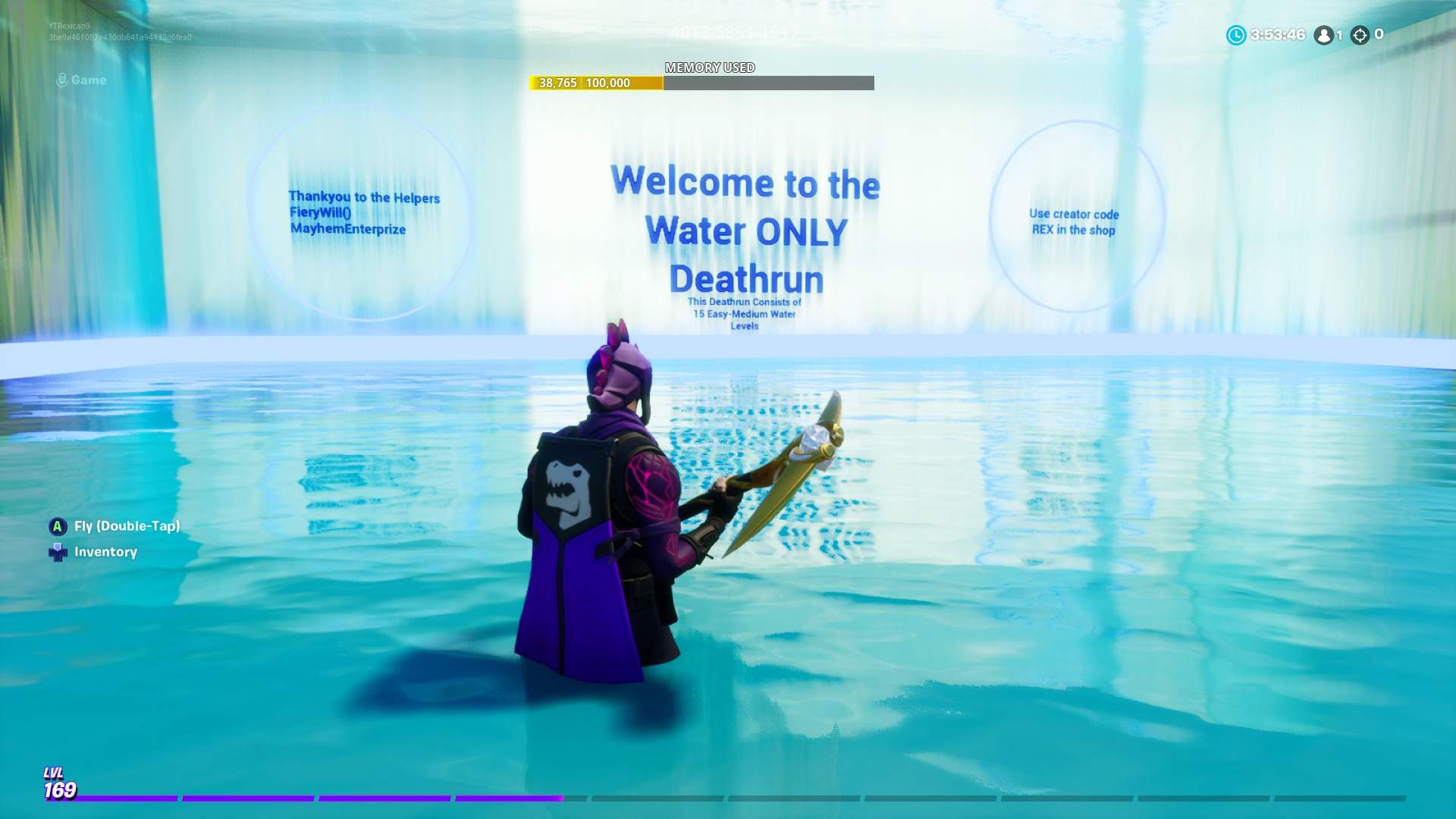Select the D-pad Inventory icon
The width and height of the screenshot is (1456, 819).
click(57, 551)
